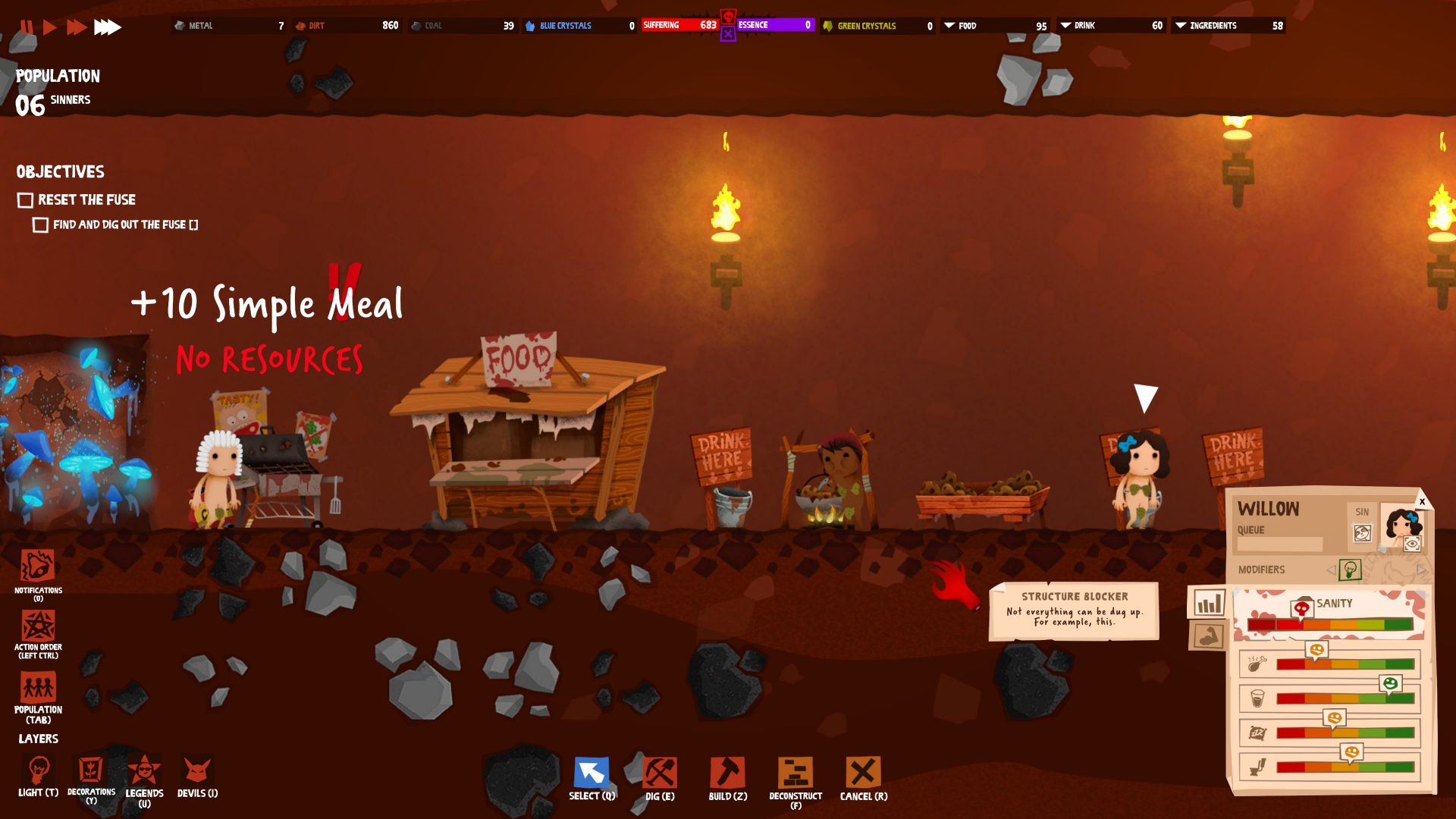The width and height of the screenshot is (1456, 819).
Task: Click the right arrow beside Modifiers
Action: [1420, 568]
